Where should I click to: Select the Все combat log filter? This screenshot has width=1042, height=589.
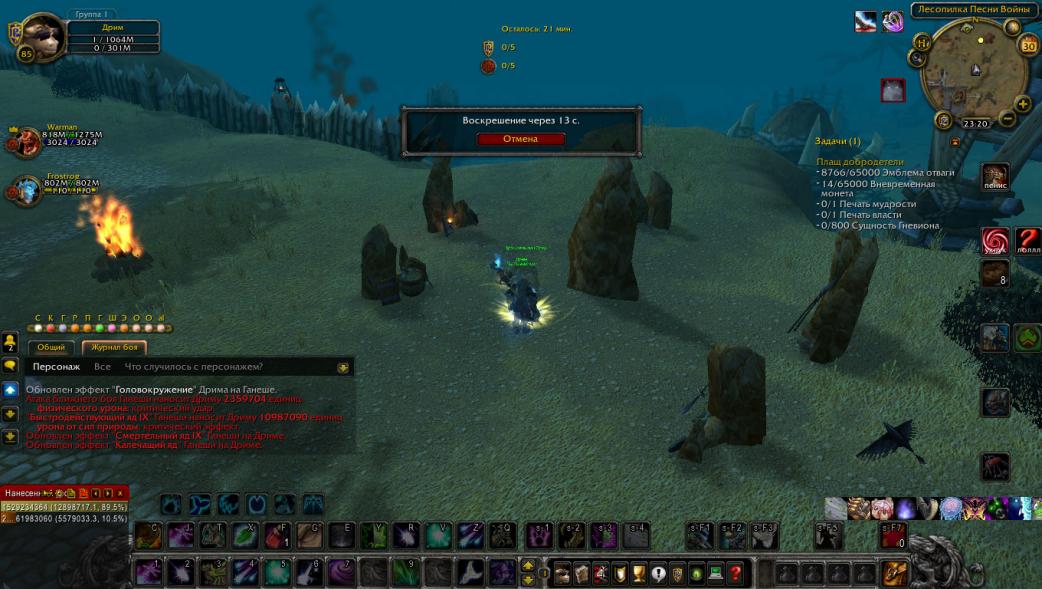pos(102,367)
